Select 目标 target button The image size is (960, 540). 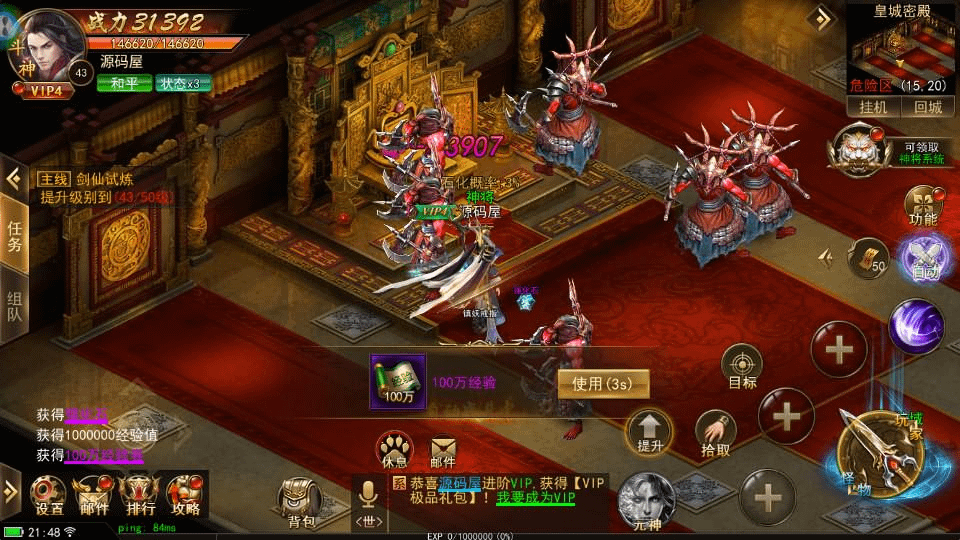(x=742, y=367)
